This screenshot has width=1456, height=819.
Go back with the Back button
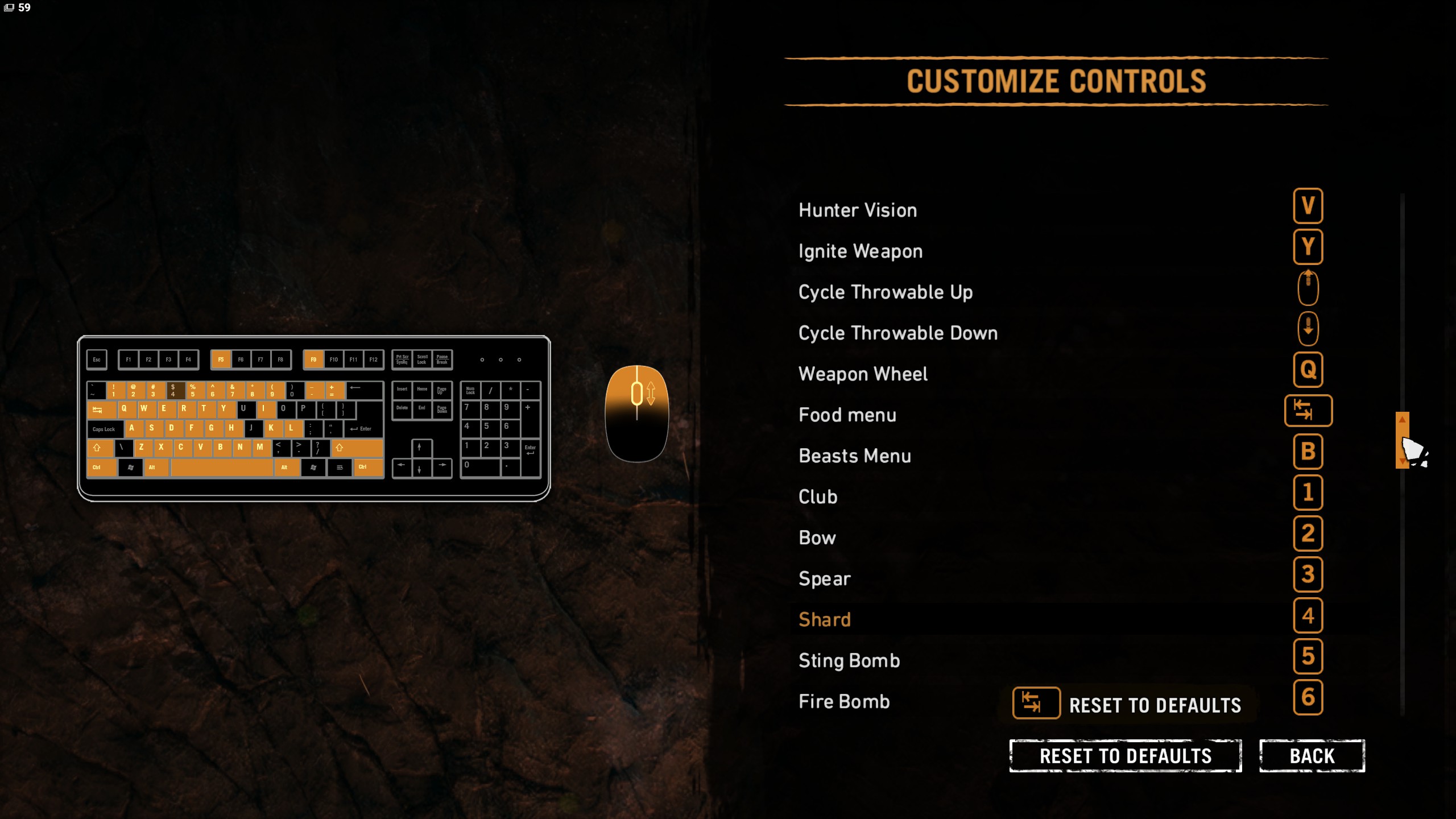(1312, 756)
